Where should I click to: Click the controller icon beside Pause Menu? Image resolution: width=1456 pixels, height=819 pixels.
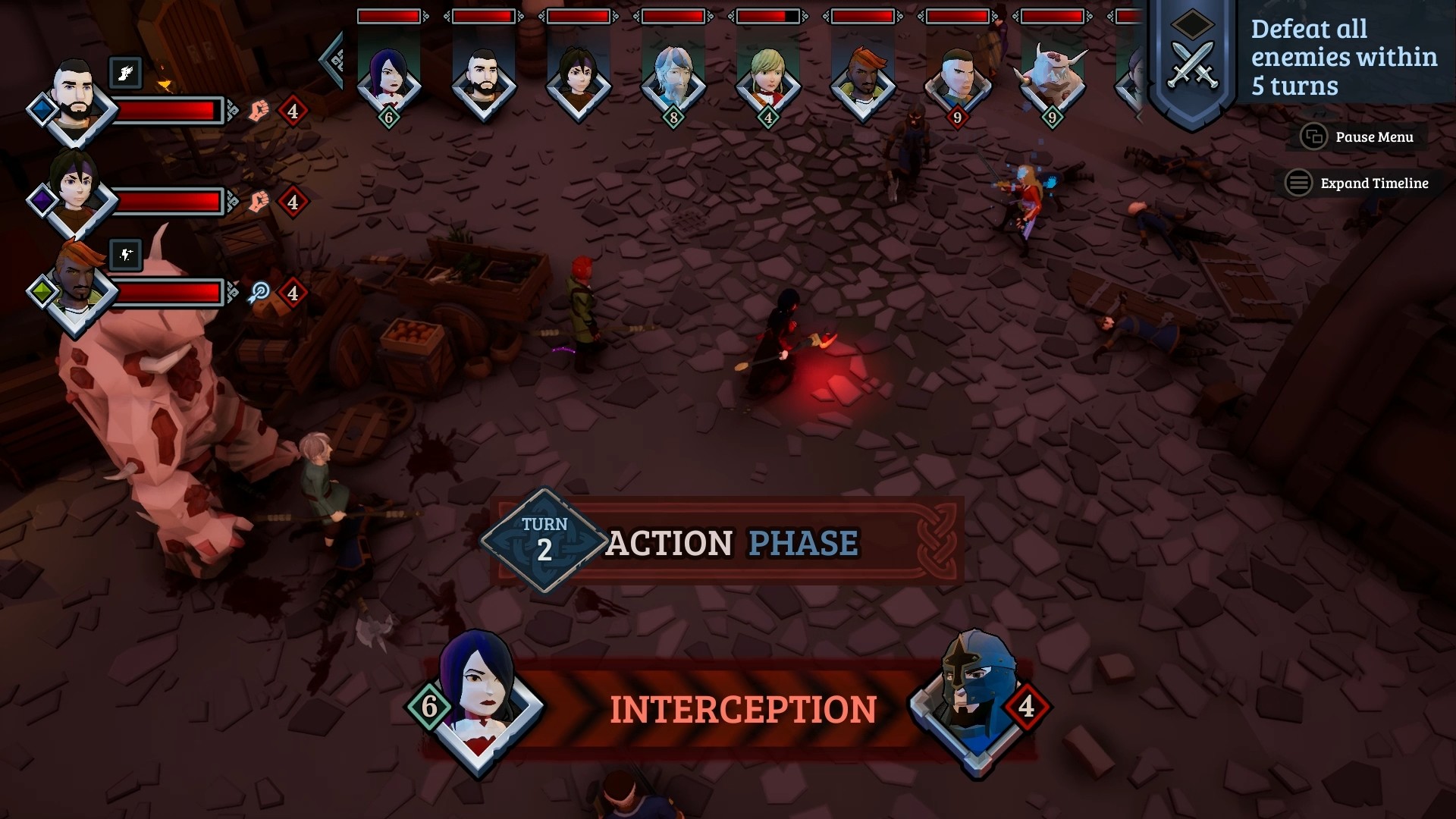click(x=1313, y=137)
